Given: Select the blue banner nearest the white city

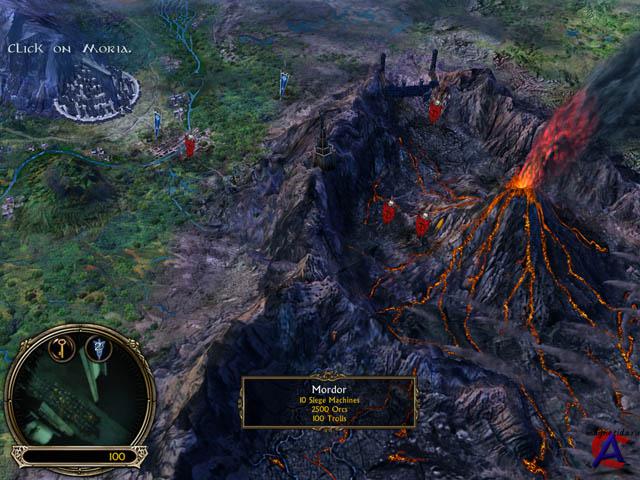Looking at the screenshot, I should tap(157, 124).
